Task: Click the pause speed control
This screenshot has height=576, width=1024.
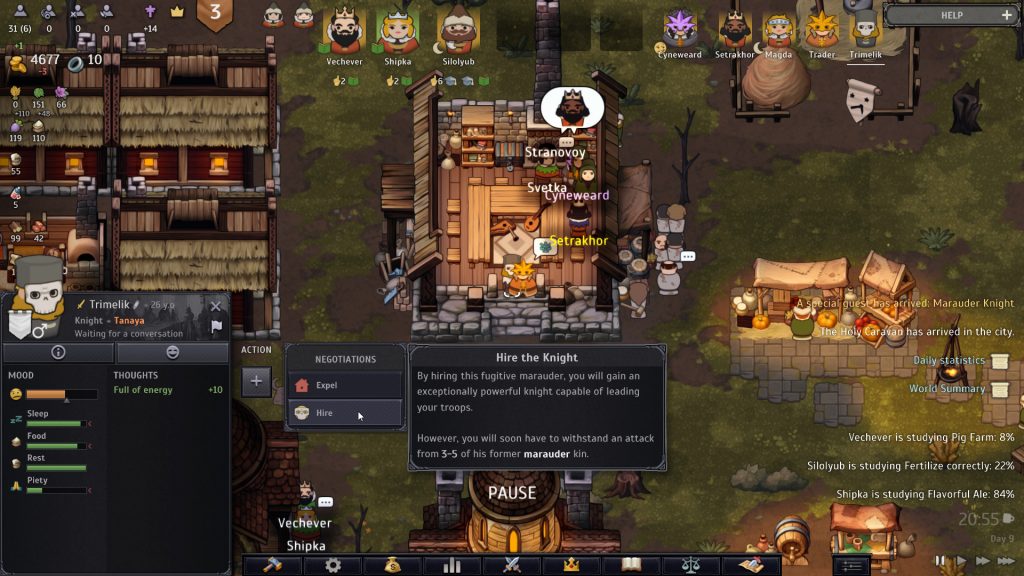Action: click(940, 561)
